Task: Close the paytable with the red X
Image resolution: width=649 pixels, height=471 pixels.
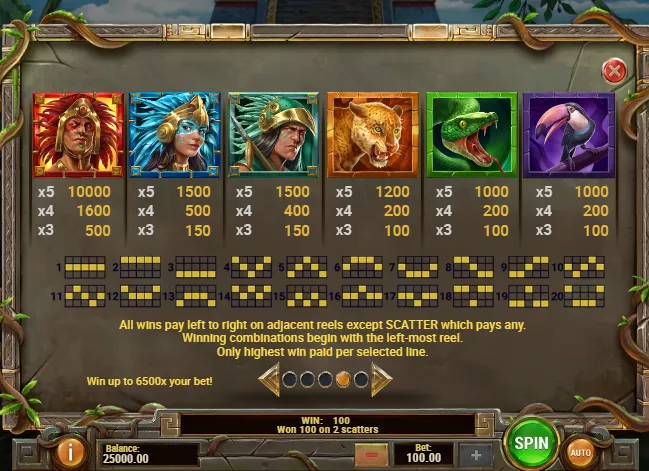Action: pos(615,71)
